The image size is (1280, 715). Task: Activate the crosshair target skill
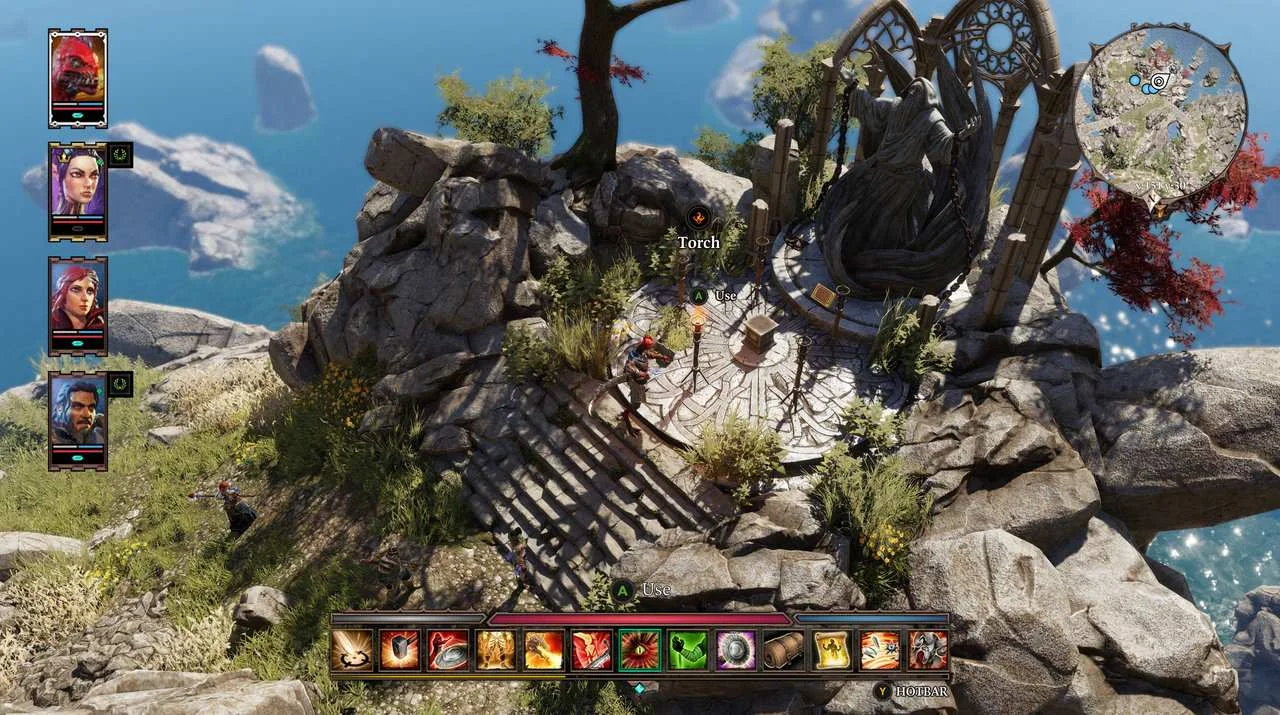[351, 650]
